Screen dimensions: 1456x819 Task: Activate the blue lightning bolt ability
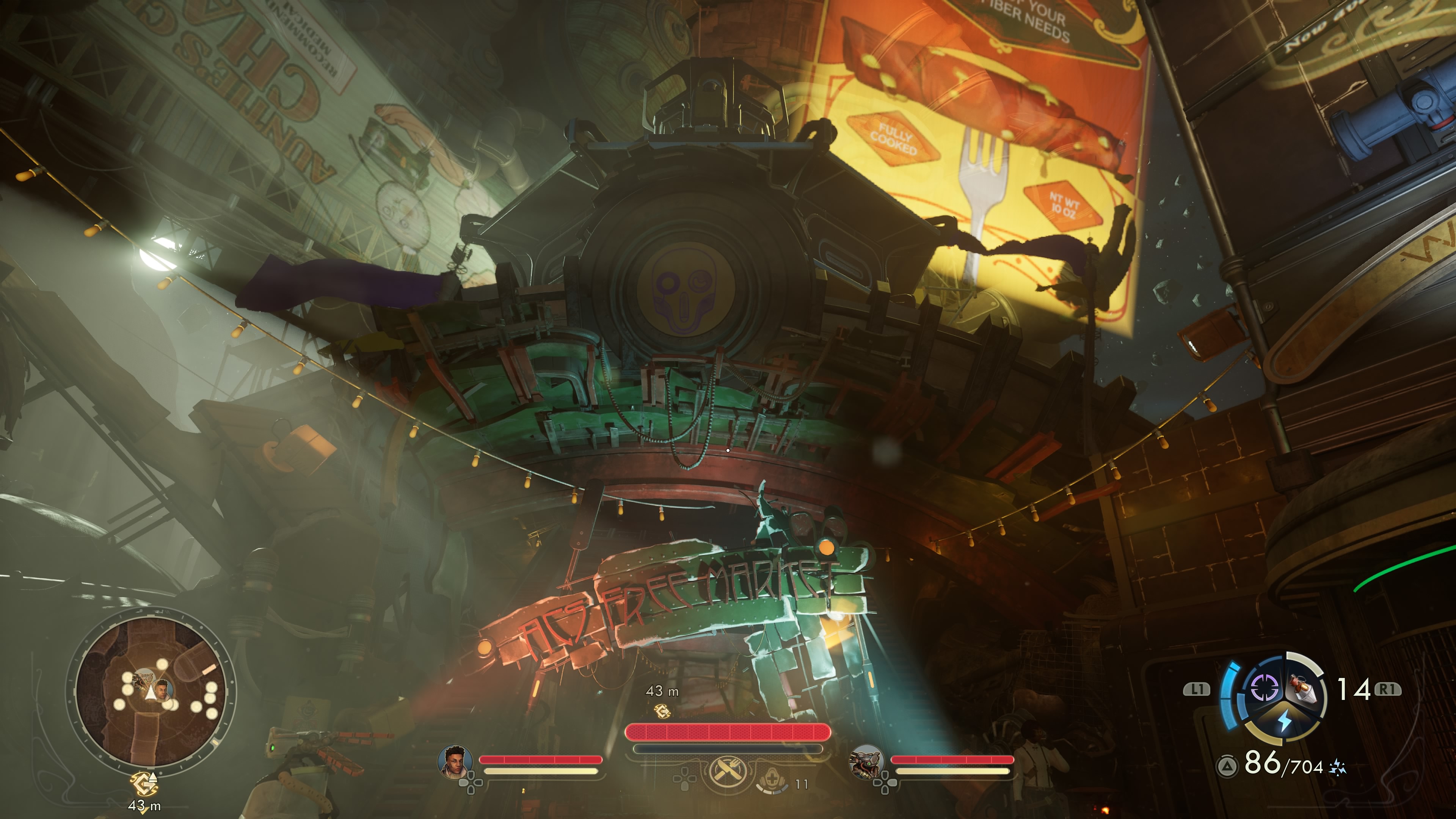(1285, 721)
